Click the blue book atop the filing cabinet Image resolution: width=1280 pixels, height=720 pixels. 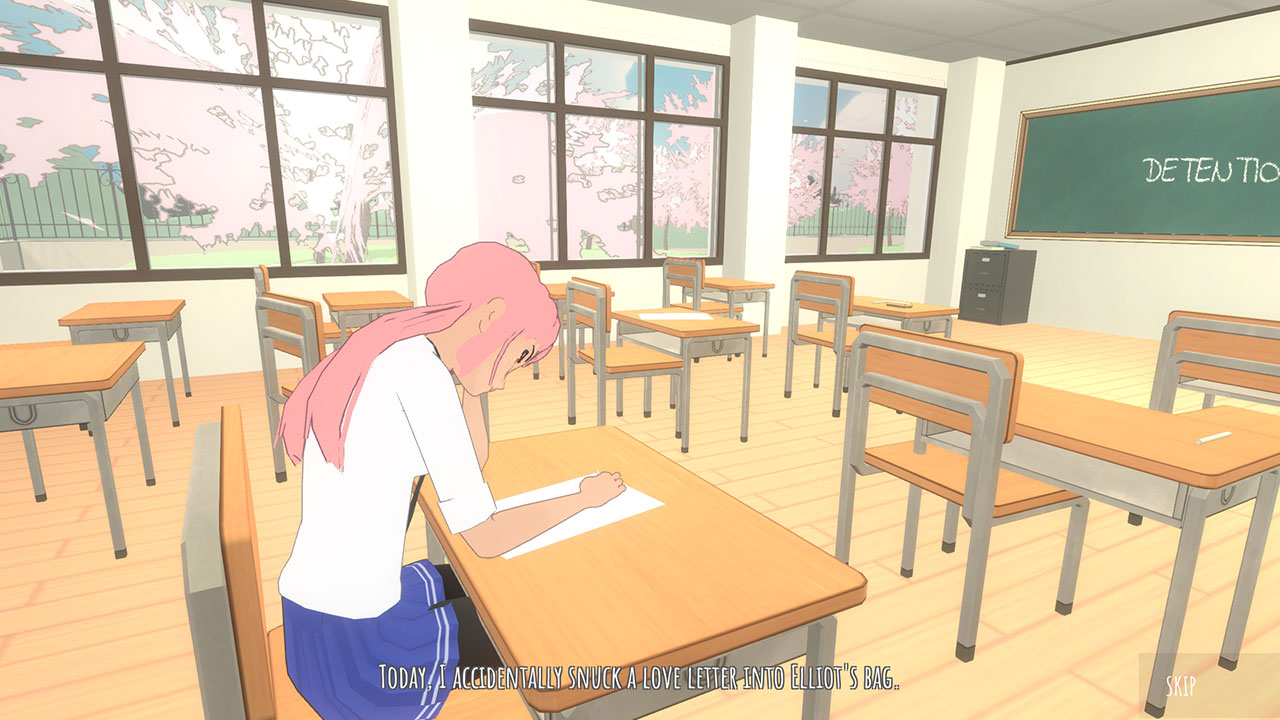click(x=1008, y=245)
